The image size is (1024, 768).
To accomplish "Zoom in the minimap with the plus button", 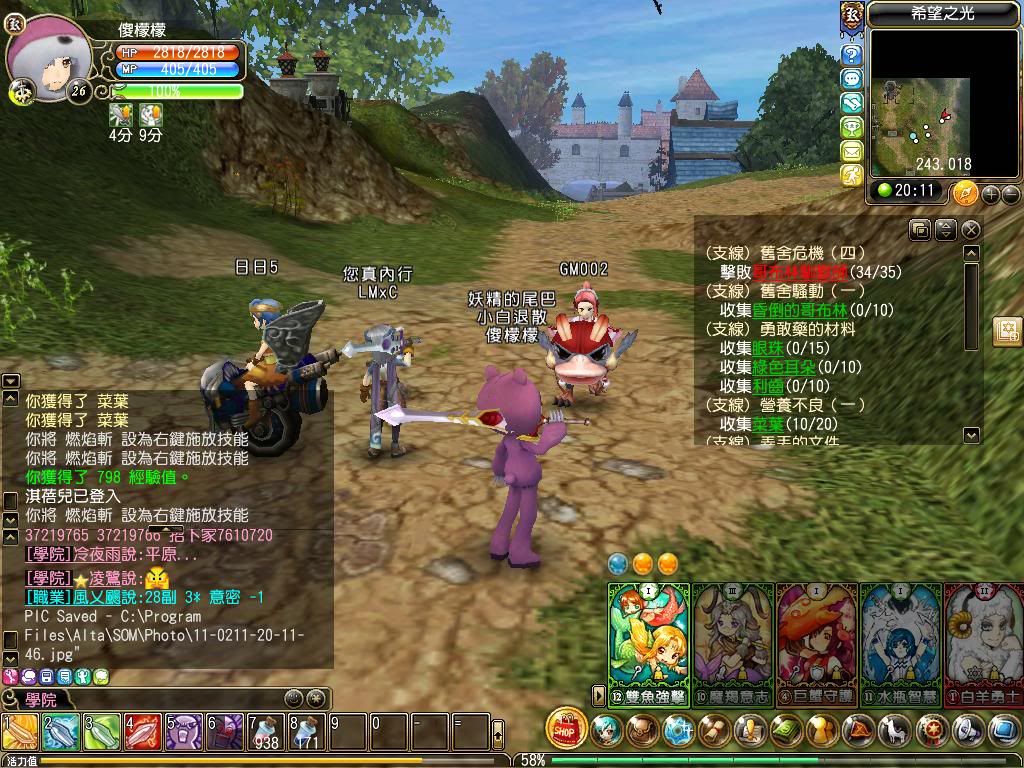I will pos(992,193).
